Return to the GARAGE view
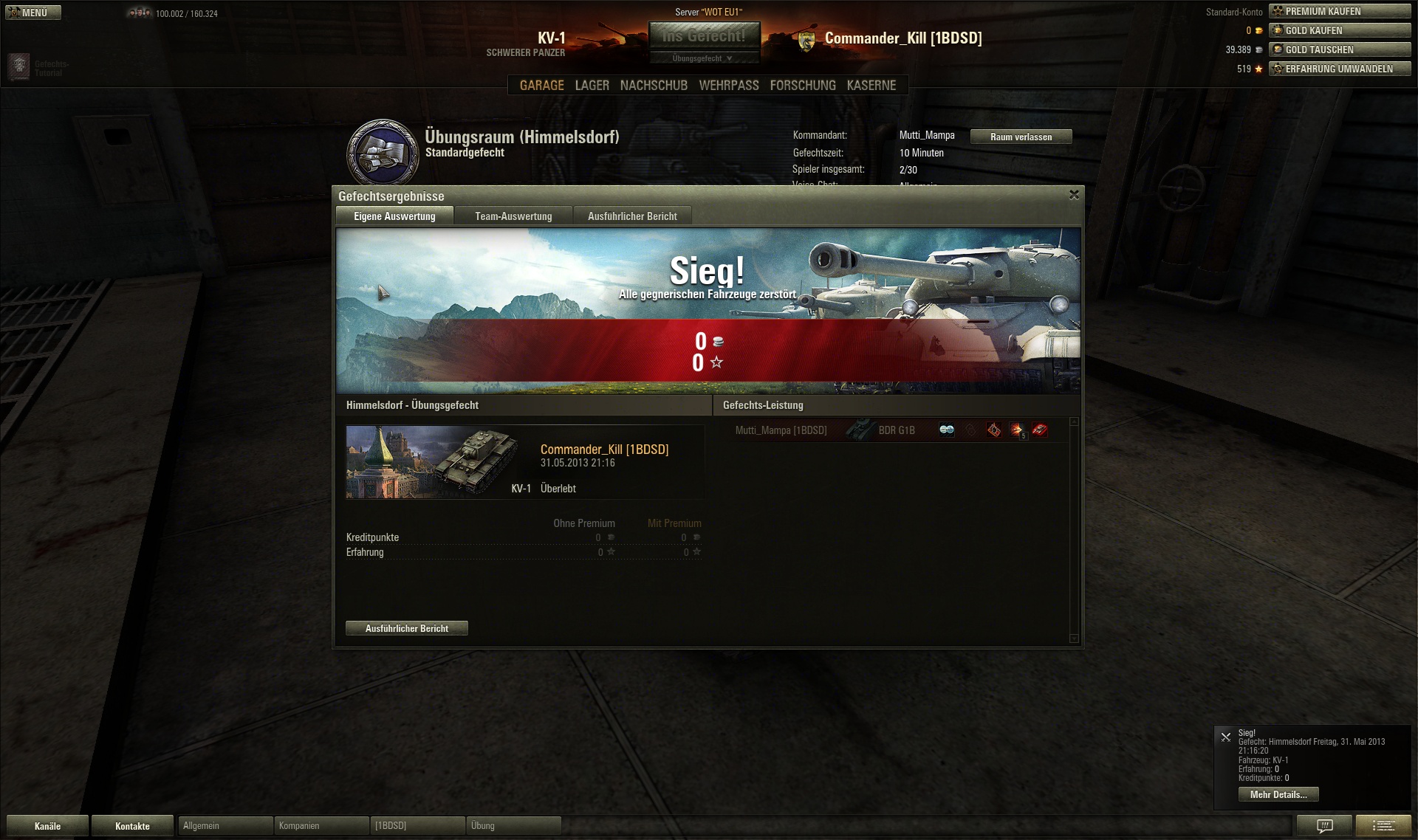Viewport: 1418px width, 840px height. [541, 86]
